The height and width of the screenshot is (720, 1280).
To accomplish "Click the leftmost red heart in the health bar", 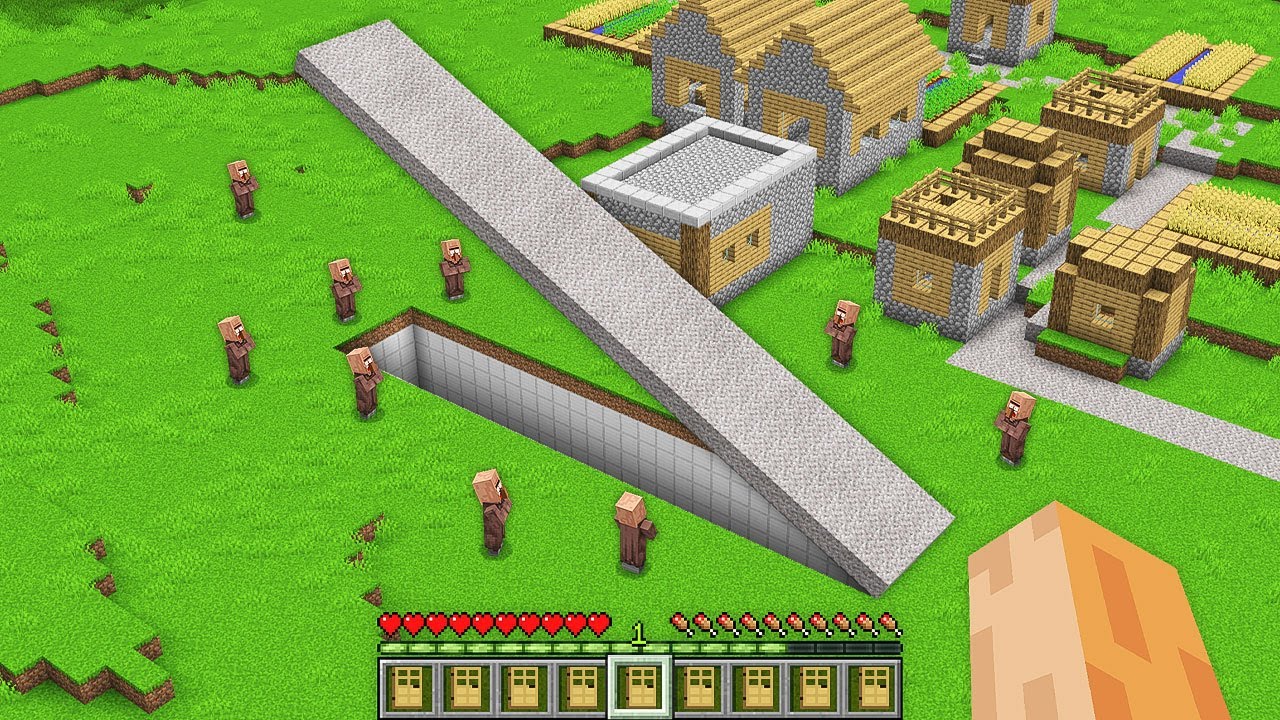I will tap(388, 622).
